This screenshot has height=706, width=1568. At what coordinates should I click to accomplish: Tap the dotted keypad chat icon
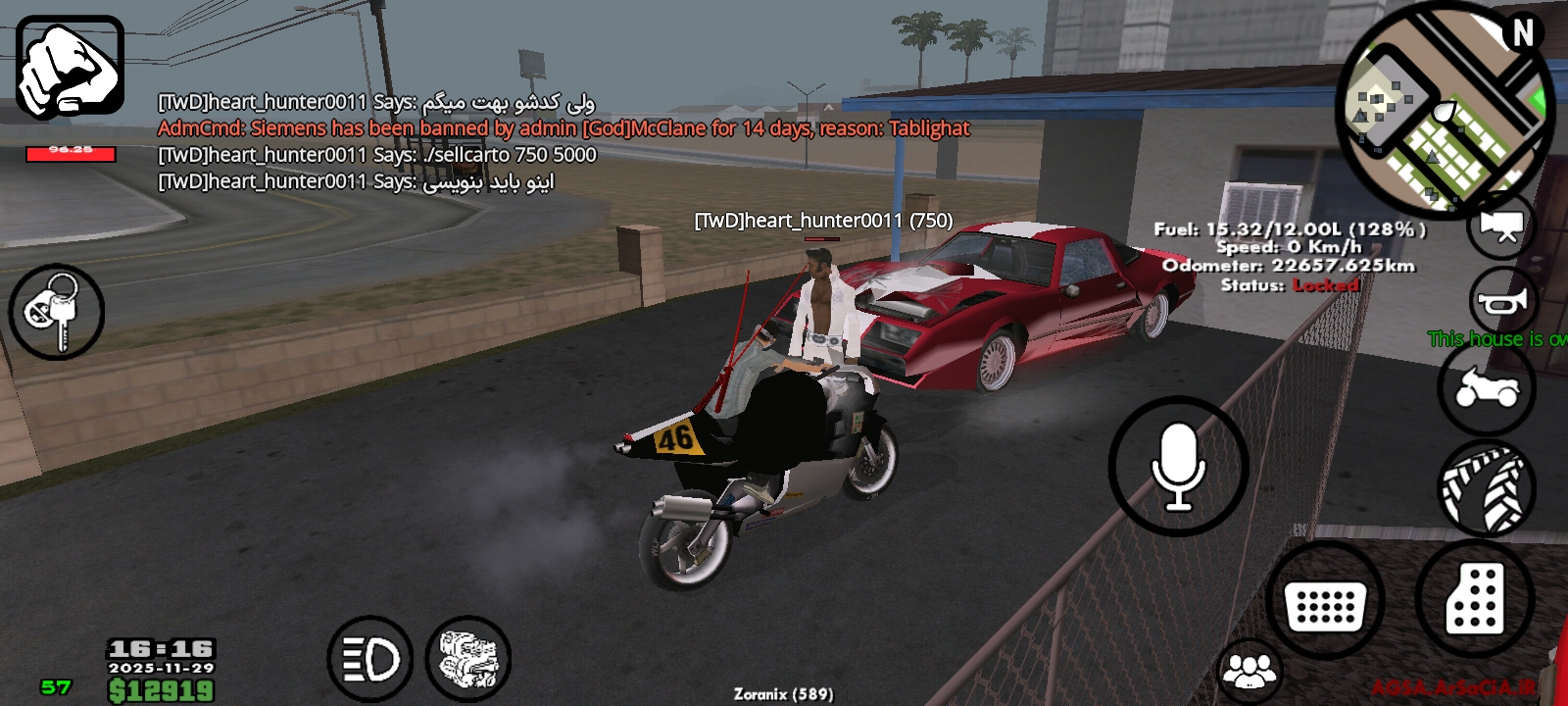click(x=1325, y=596)
